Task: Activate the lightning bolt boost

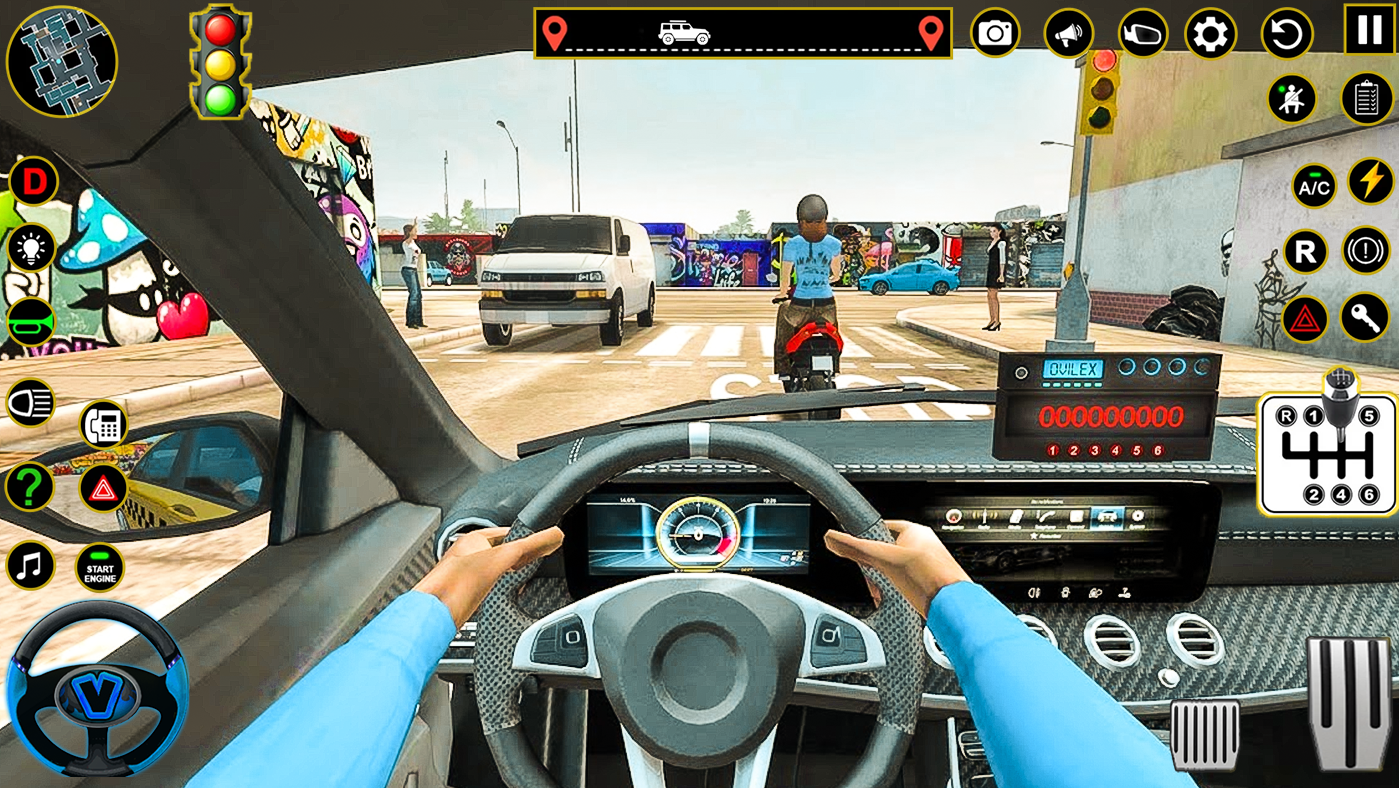Action: pyautogui.click(x=1370, y=181)
